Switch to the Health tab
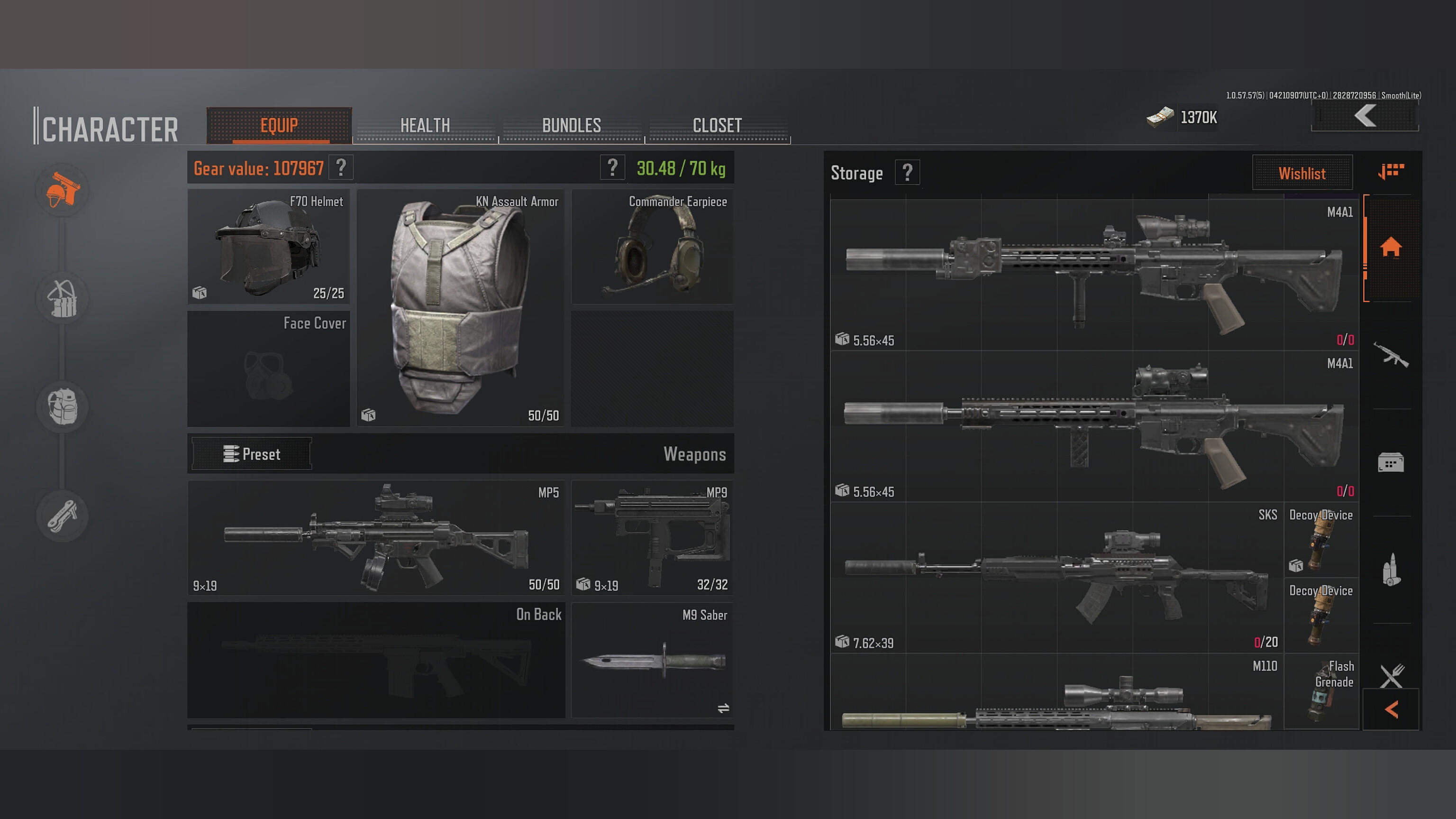This screenshot has height=819, width=1456. click(425, 125)
